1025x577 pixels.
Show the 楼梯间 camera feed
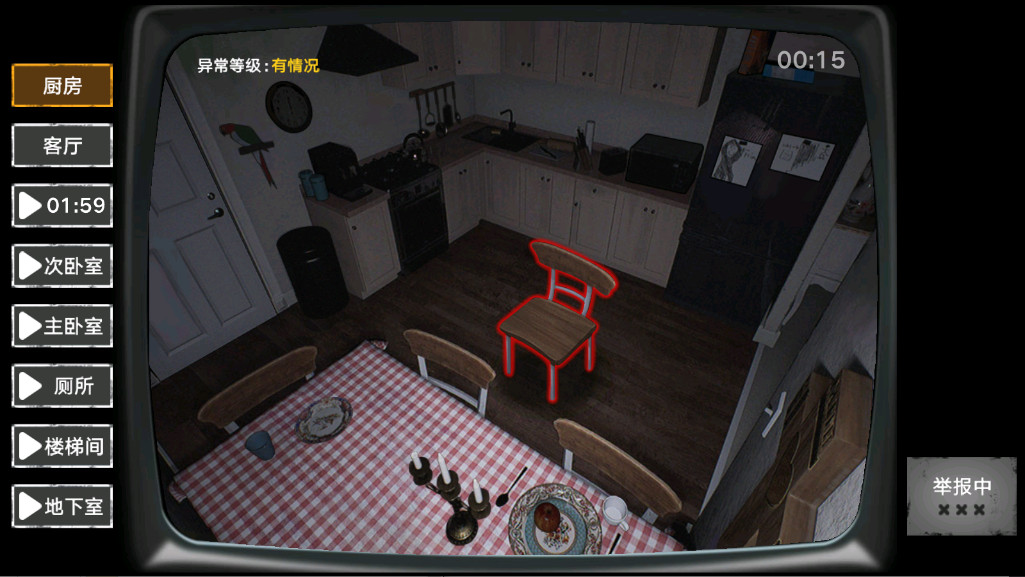62,446
